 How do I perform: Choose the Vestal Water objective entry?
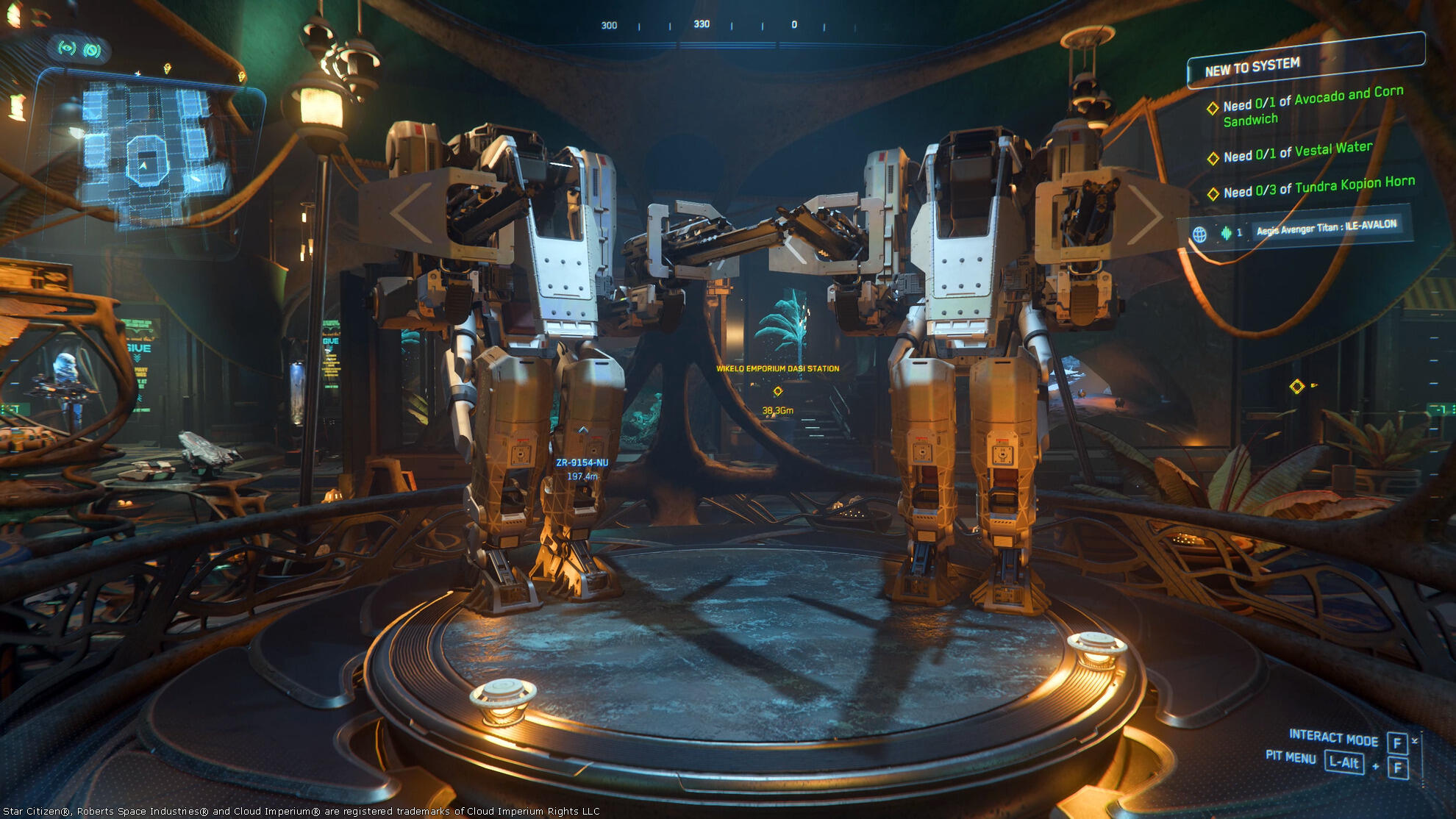1297,153
